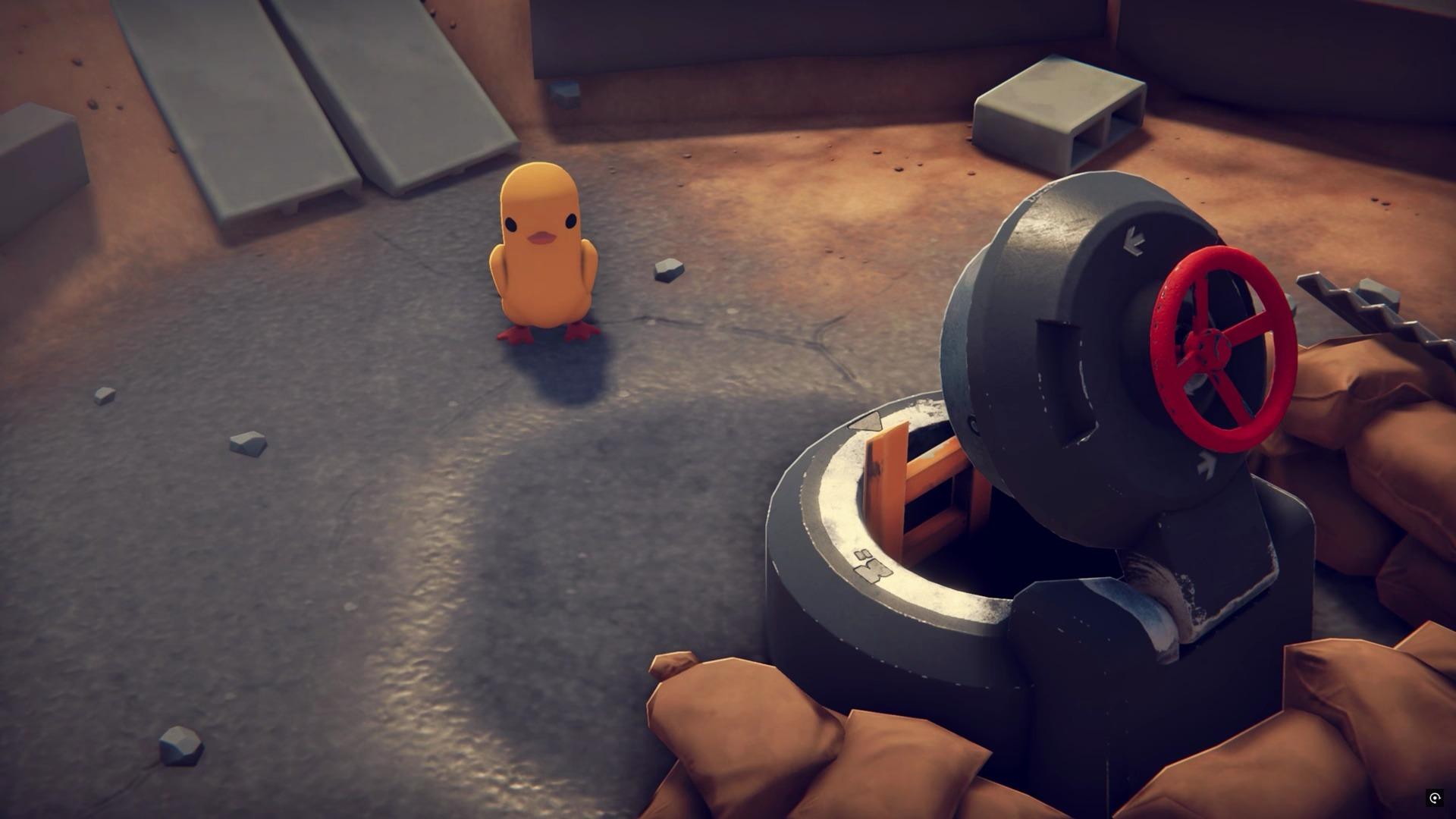This screenshot has width=1456, height=819.
Task: Click the circular arrow icon in the corner
Action: 1434,798
